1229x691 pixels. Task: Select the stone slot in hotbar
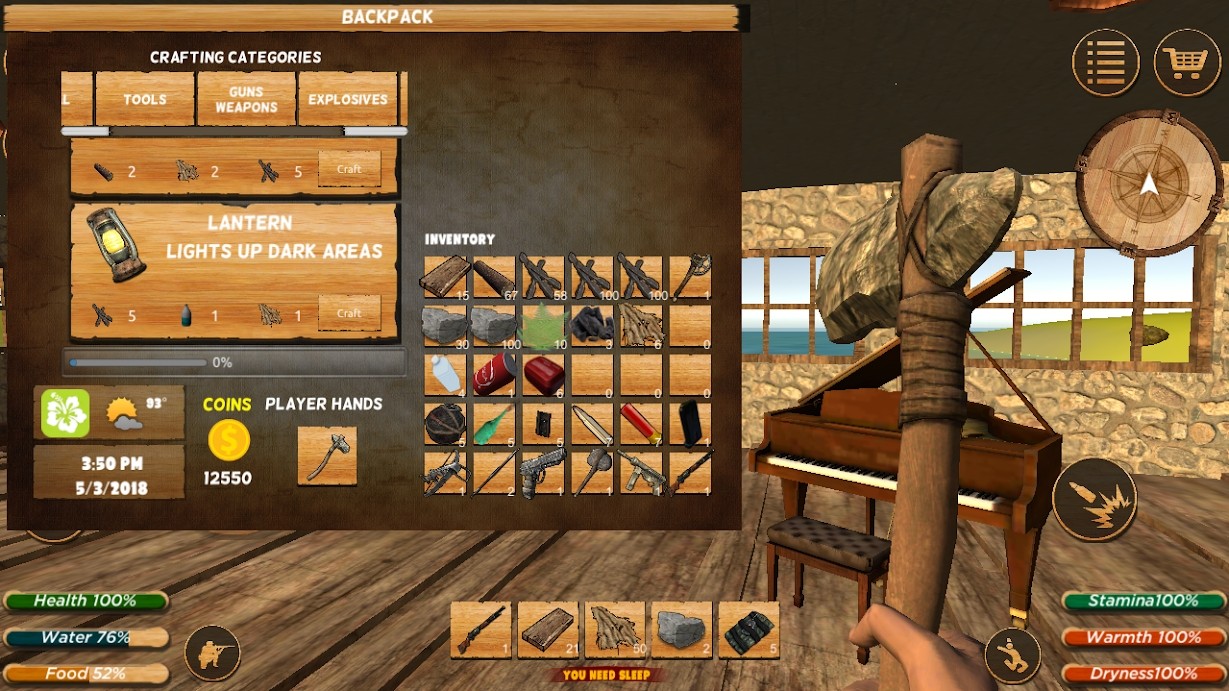[682, 629]
